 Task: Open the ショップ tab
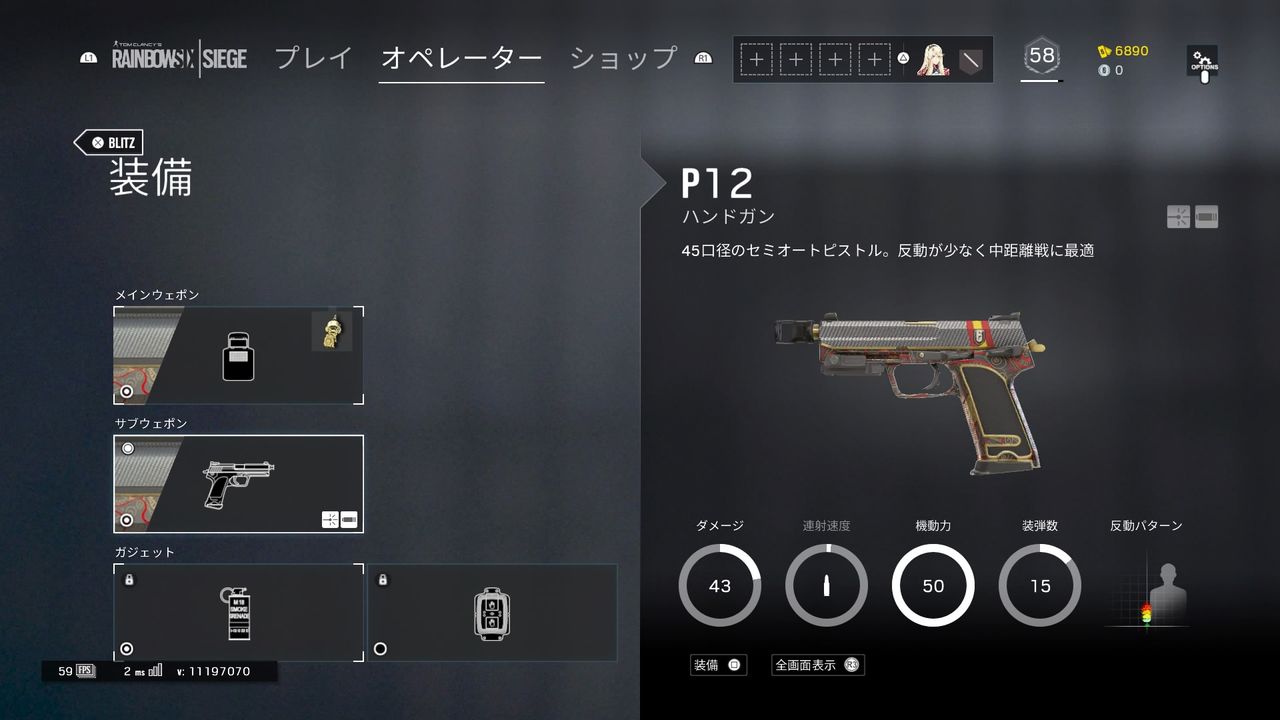point(622,59)
